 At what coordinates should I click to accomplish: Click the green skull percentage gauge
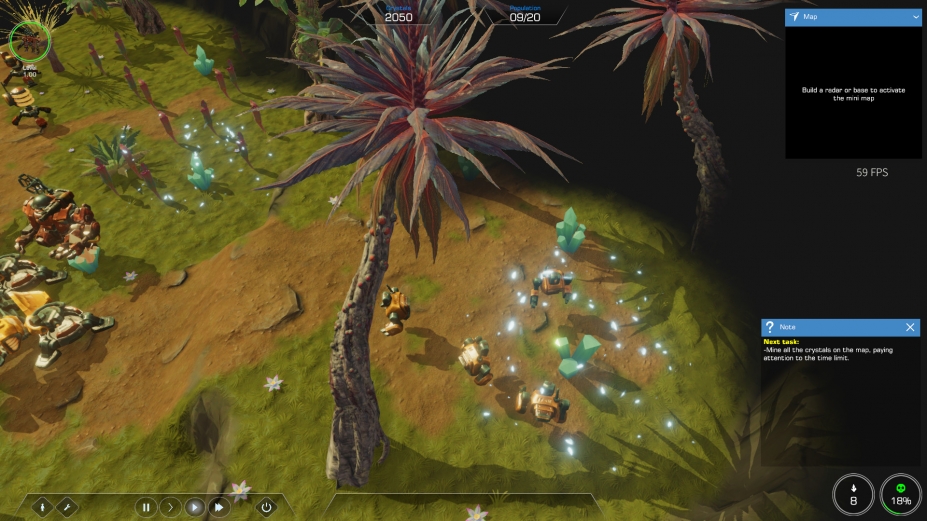(x=901, y=495)
